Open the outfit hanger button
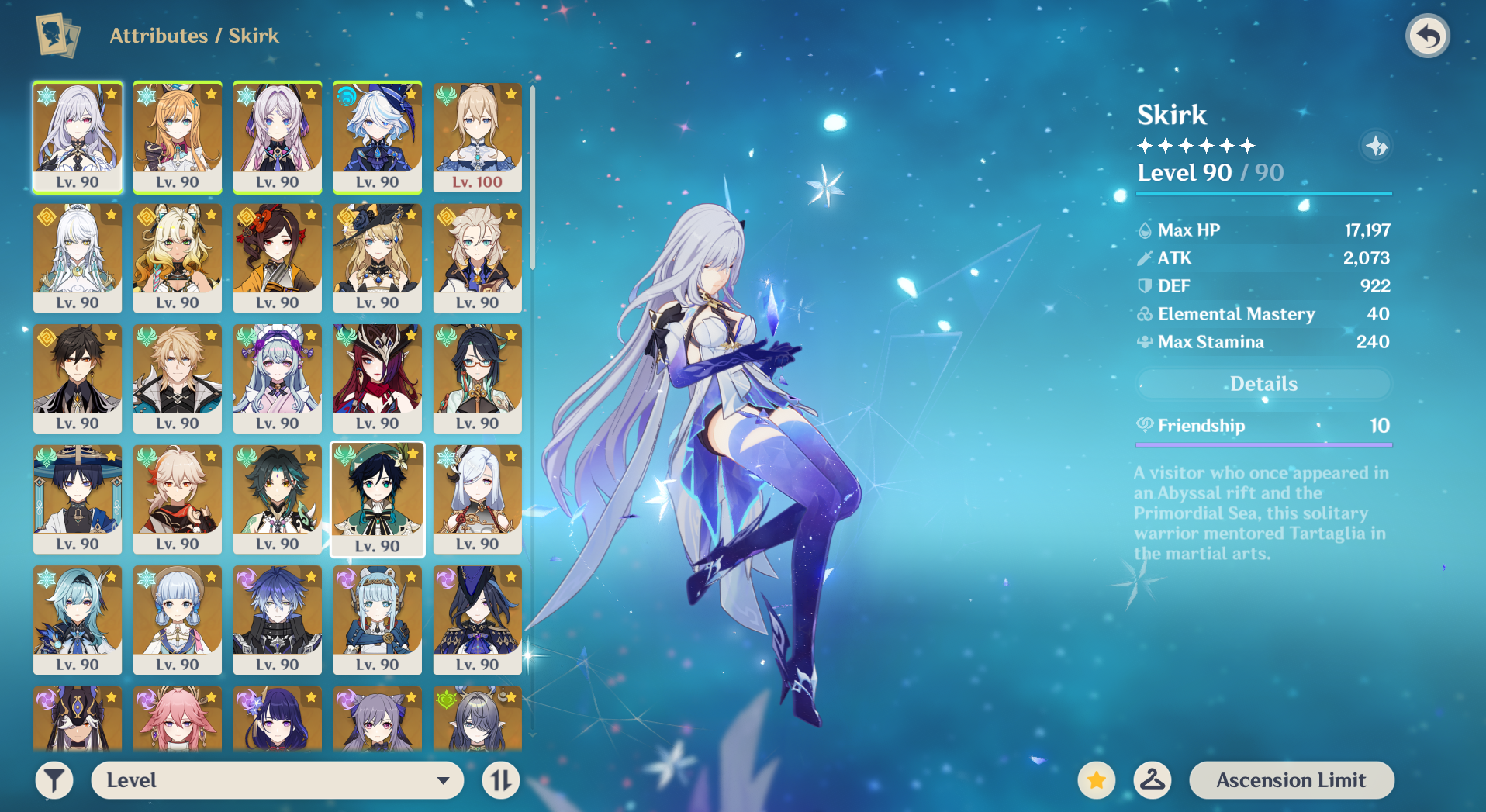Viewport: 1486px width, 812px height. tap(1152, 780)
